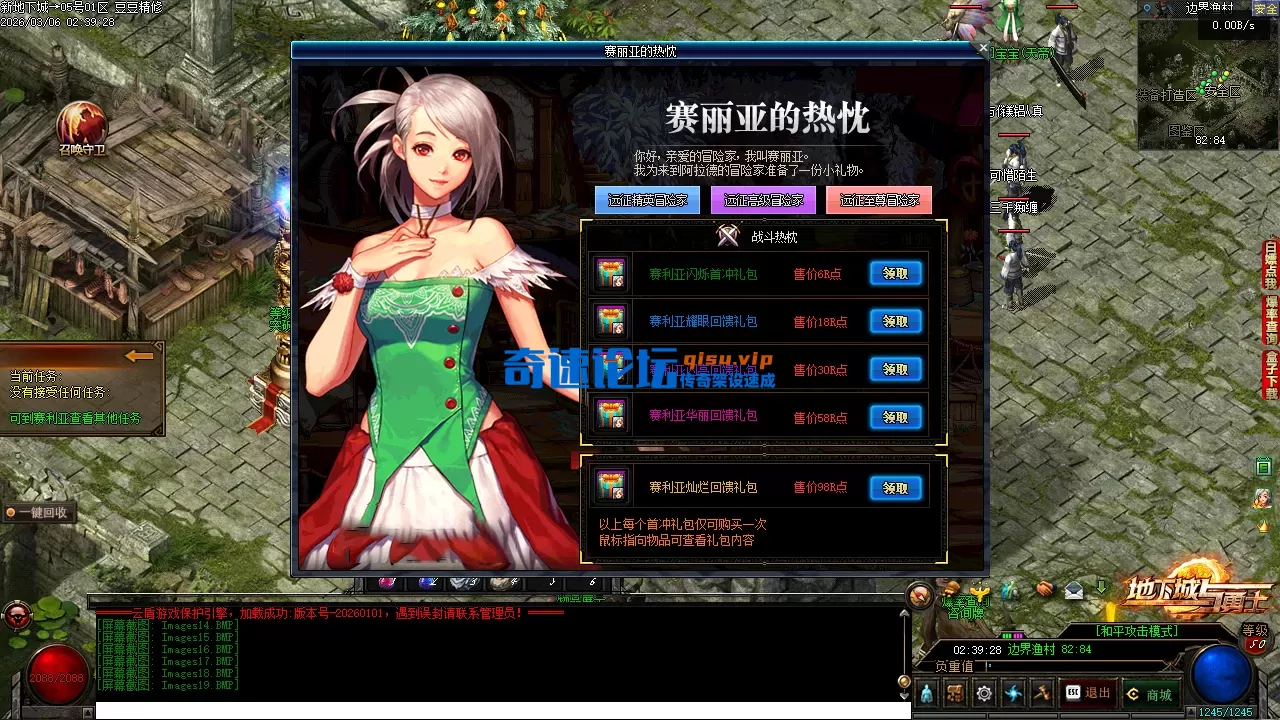Switch to 远征精英冒险家 tab

coord(646,200)
